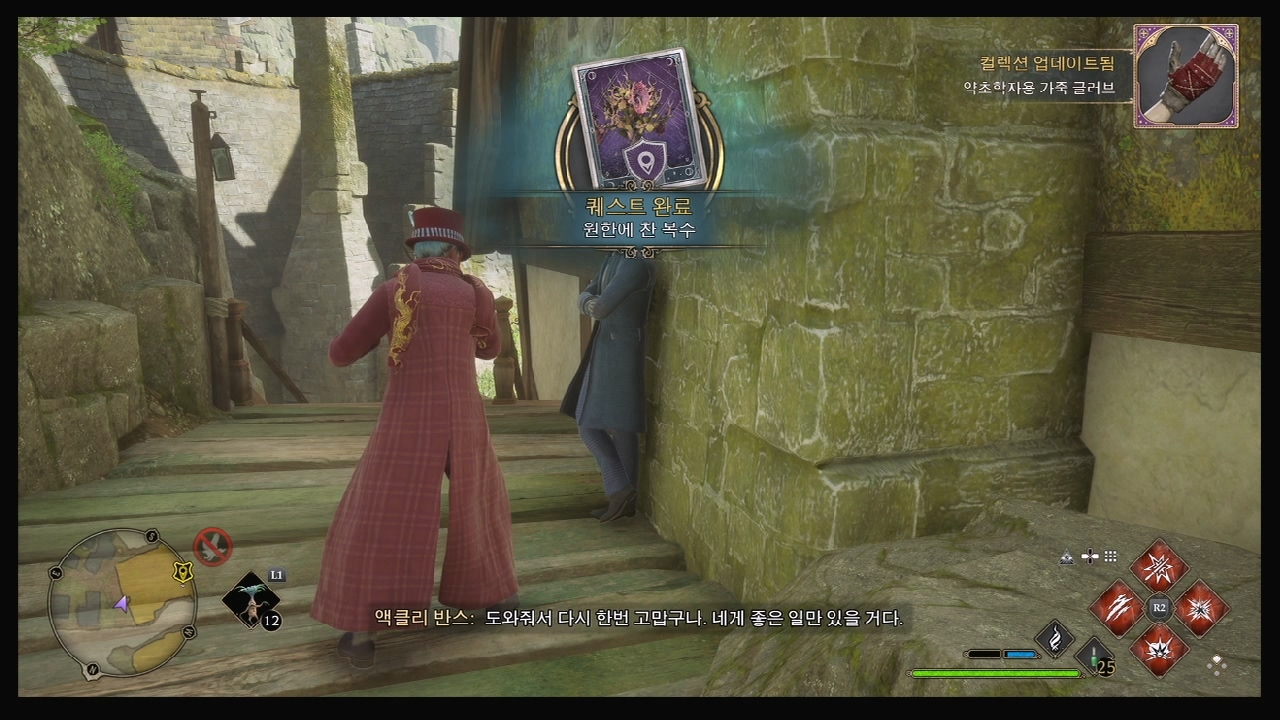Select the Revelio eye-triangle icon
This screenshot has width=1280, height=720.
pos(1067,557)
